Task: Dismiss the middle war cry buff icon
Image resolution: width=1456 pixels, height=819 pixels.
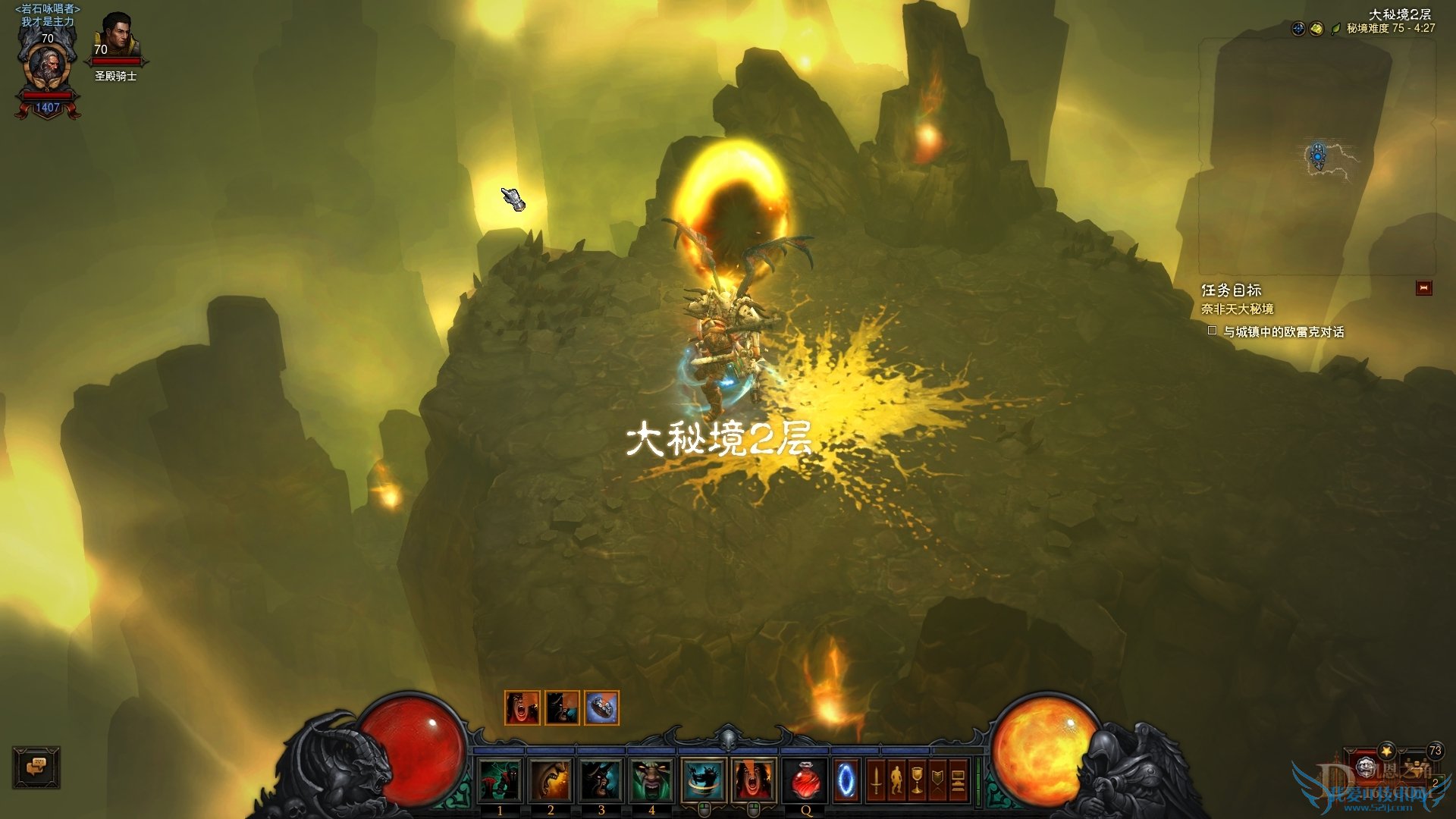Action: click(562, 708)
